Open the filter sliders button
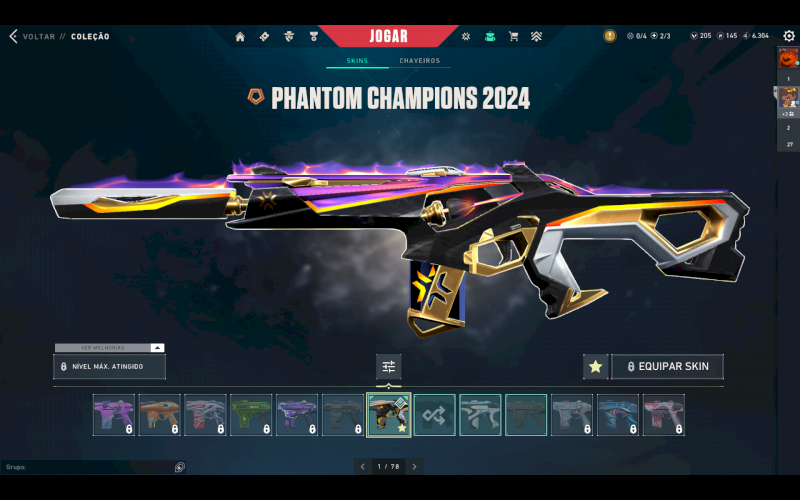 (x=389, y=367)
